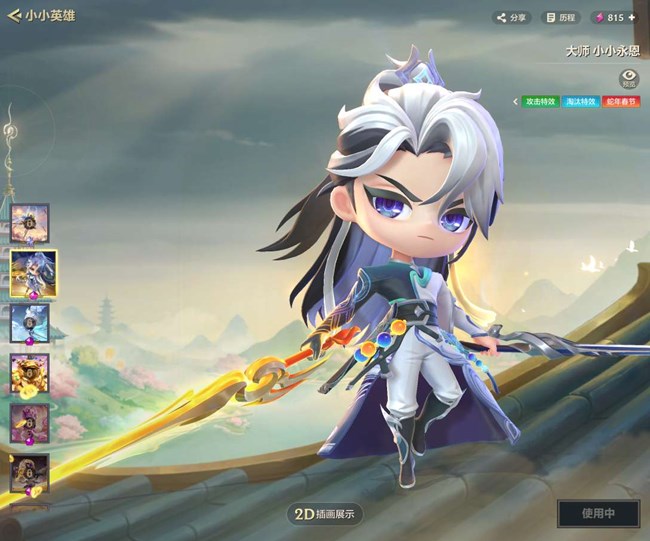This screenshot has width=650, height=541.
Task: Collapse tags using the left arrow
Action: [516, 101]
